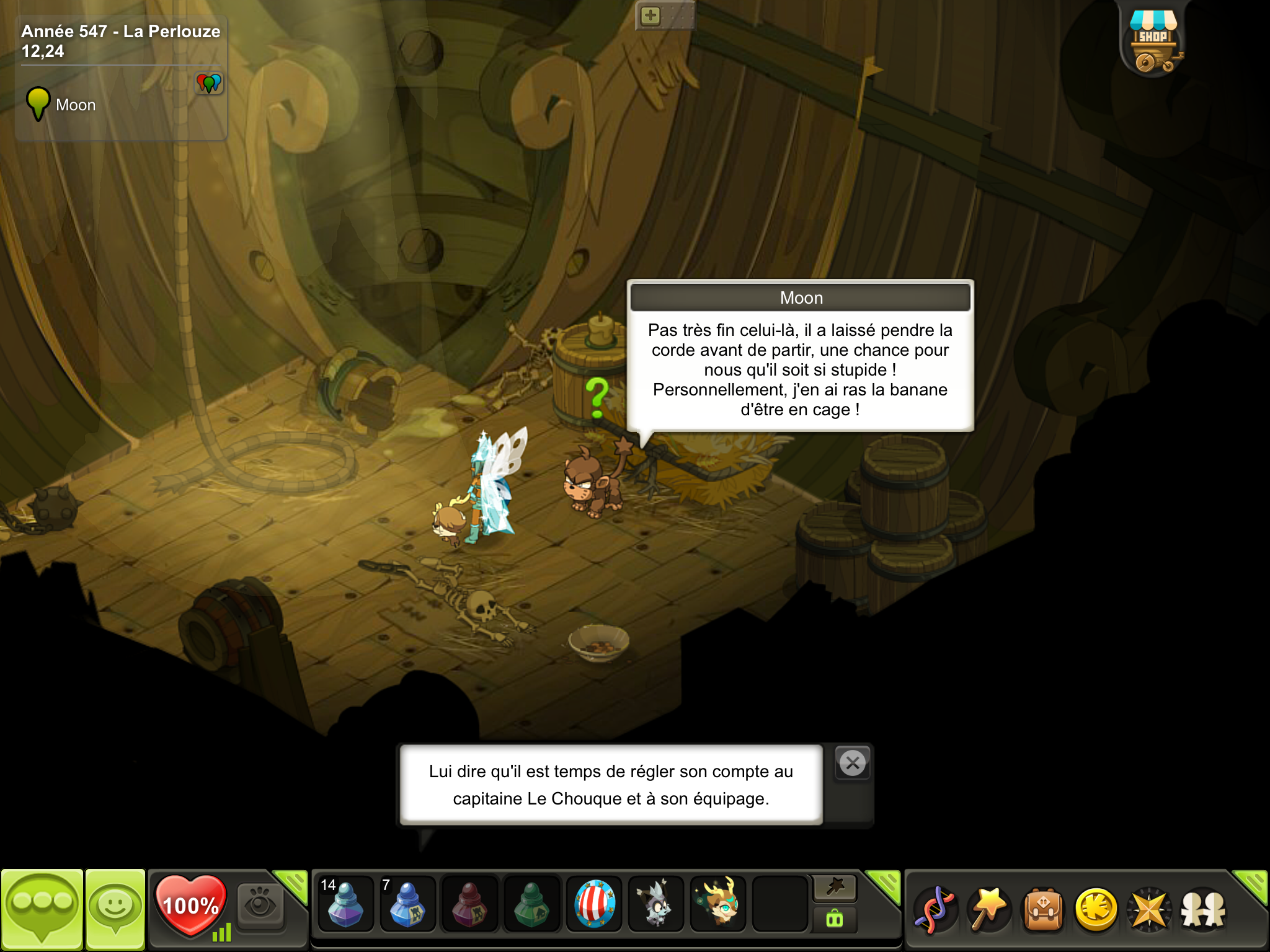Open the DNA helix characteristics menu

point(935,909)
